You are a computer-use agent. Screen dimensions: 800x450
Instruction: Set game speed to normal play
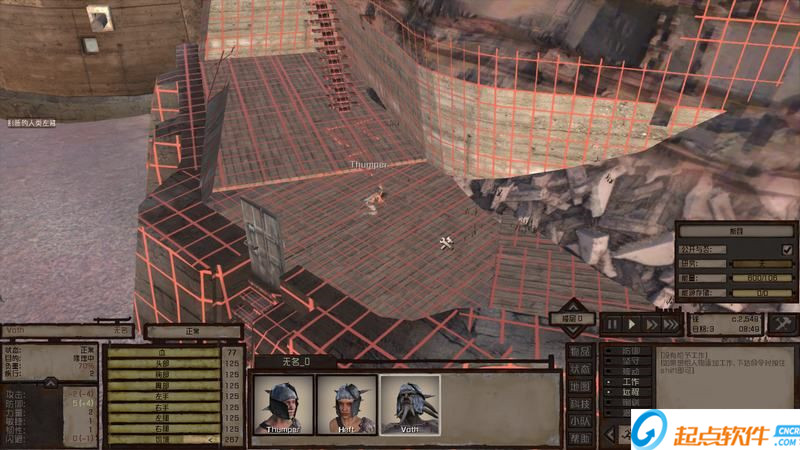tap(632, 324)
